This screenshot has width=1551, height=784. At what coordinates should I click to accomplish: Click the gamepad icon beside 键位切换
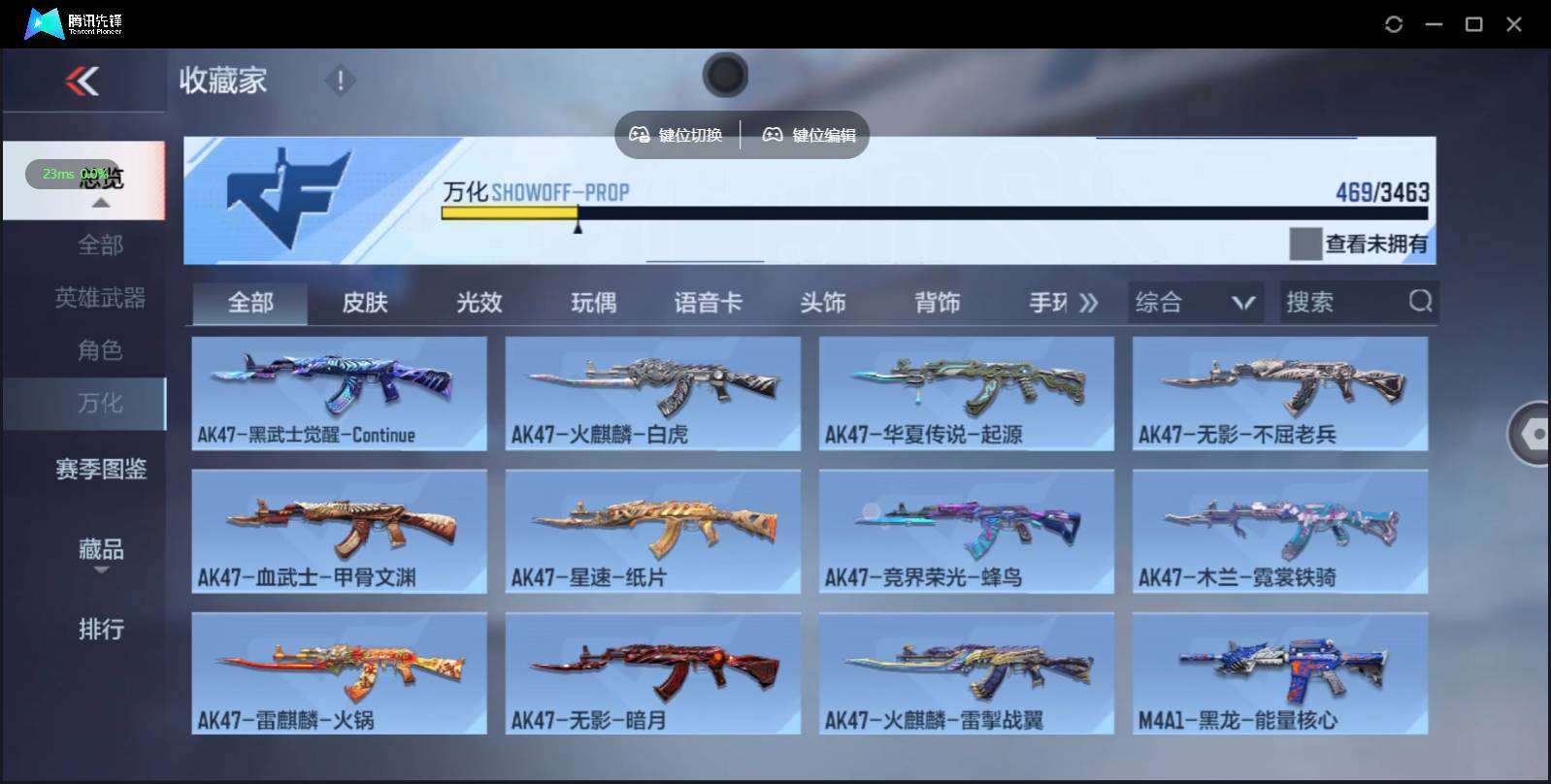pyautogui.click(x=642, y=135)
